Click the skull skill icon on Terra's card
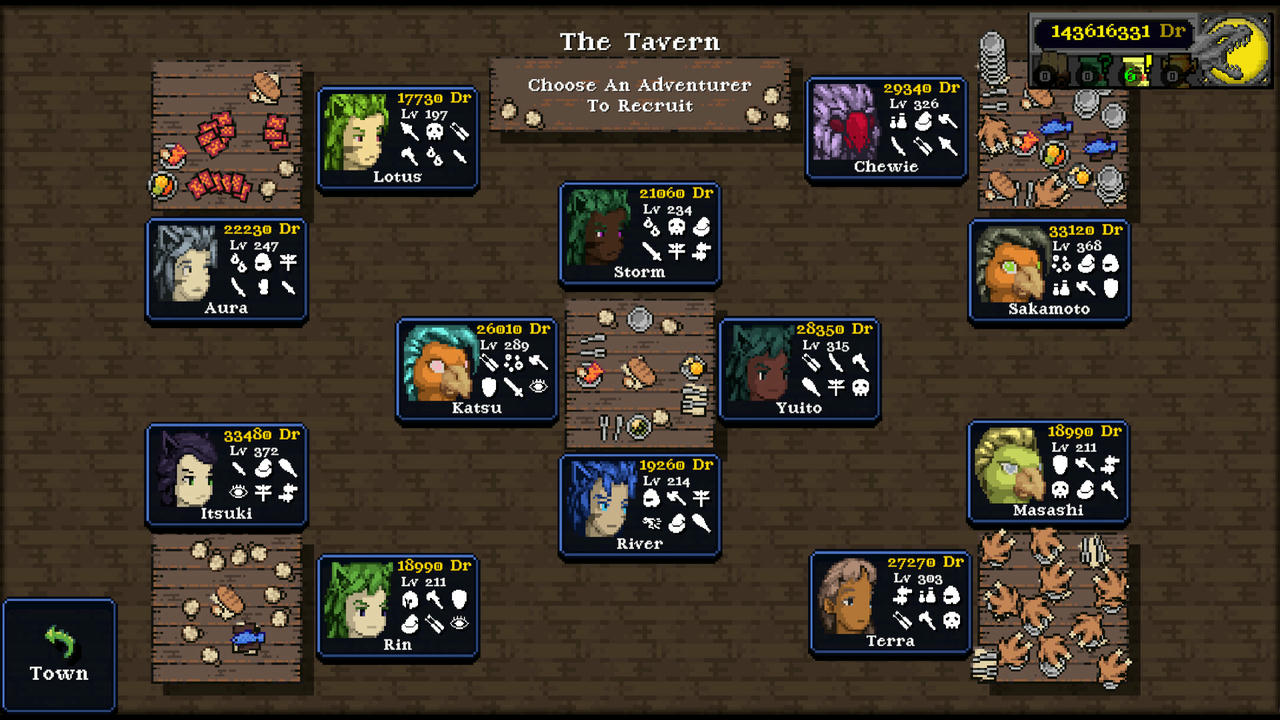This screenshot has width=1280, height=720. tap(951, 621)
